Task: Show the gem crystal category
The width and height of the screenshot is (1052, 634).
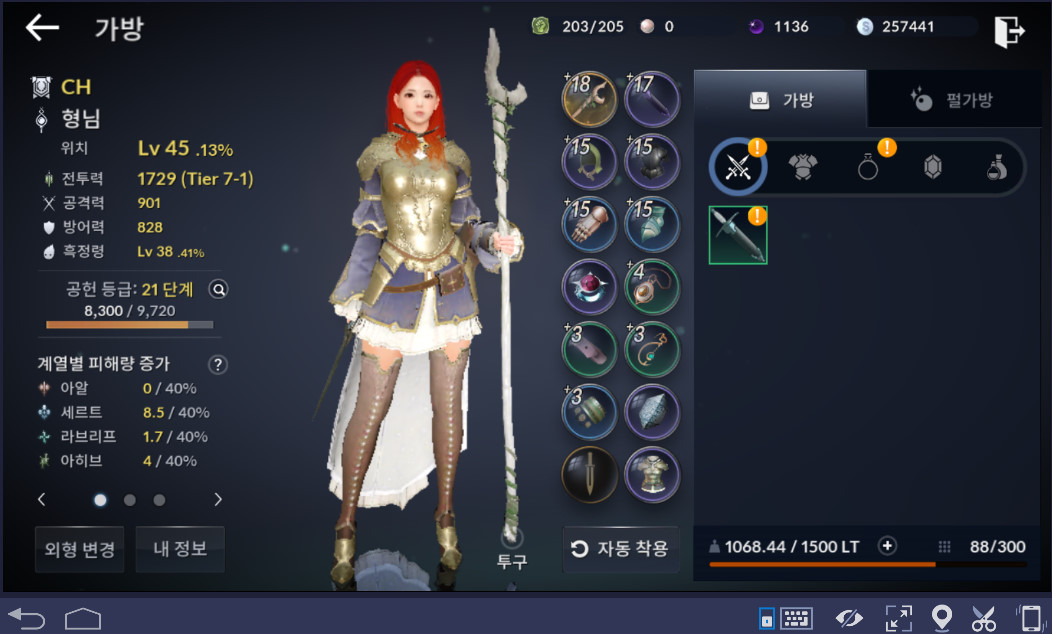Action: pos(932,167)
